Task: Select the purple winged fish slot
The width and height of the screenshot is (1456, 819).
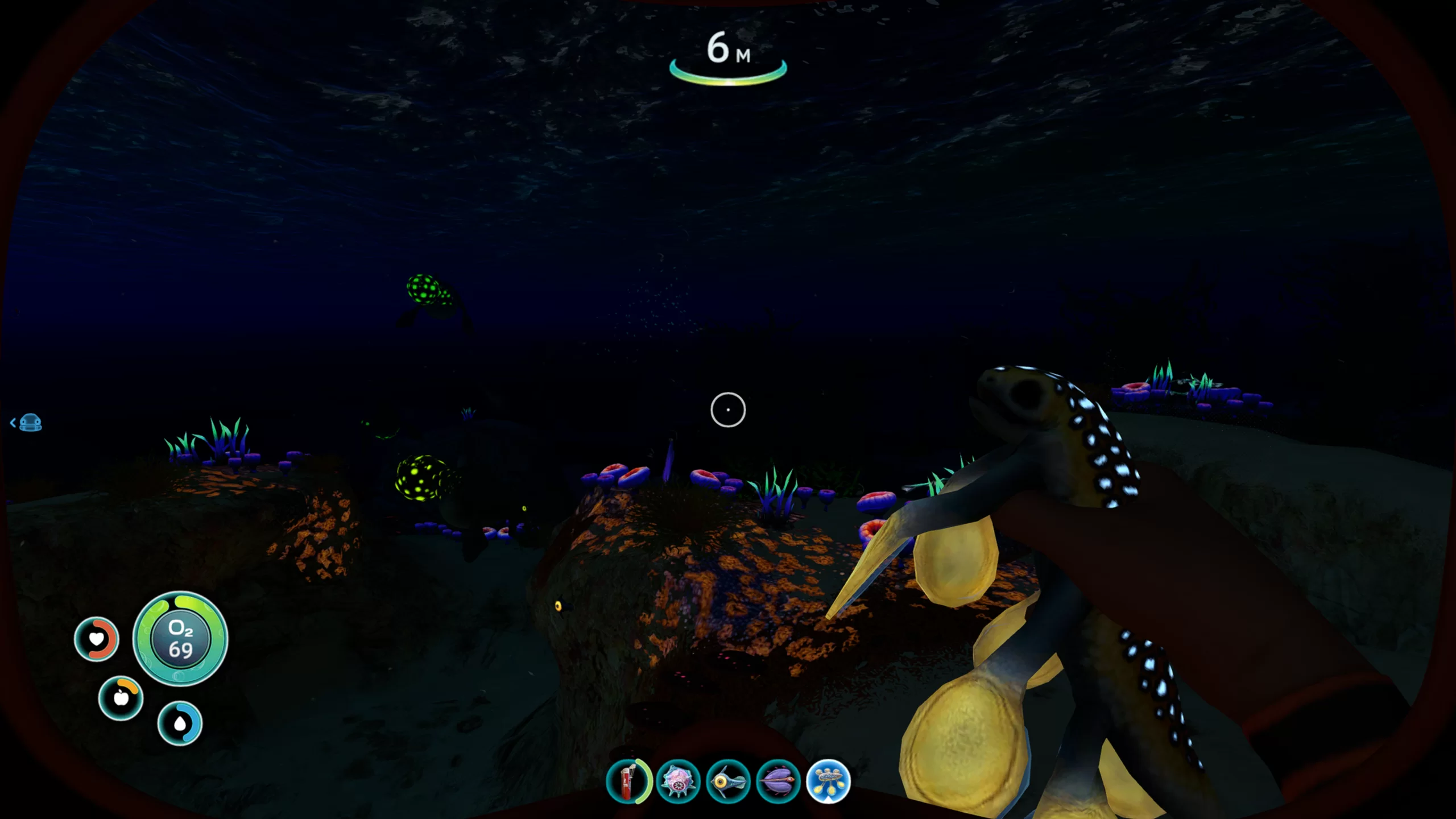Action: tap(778, 781)
